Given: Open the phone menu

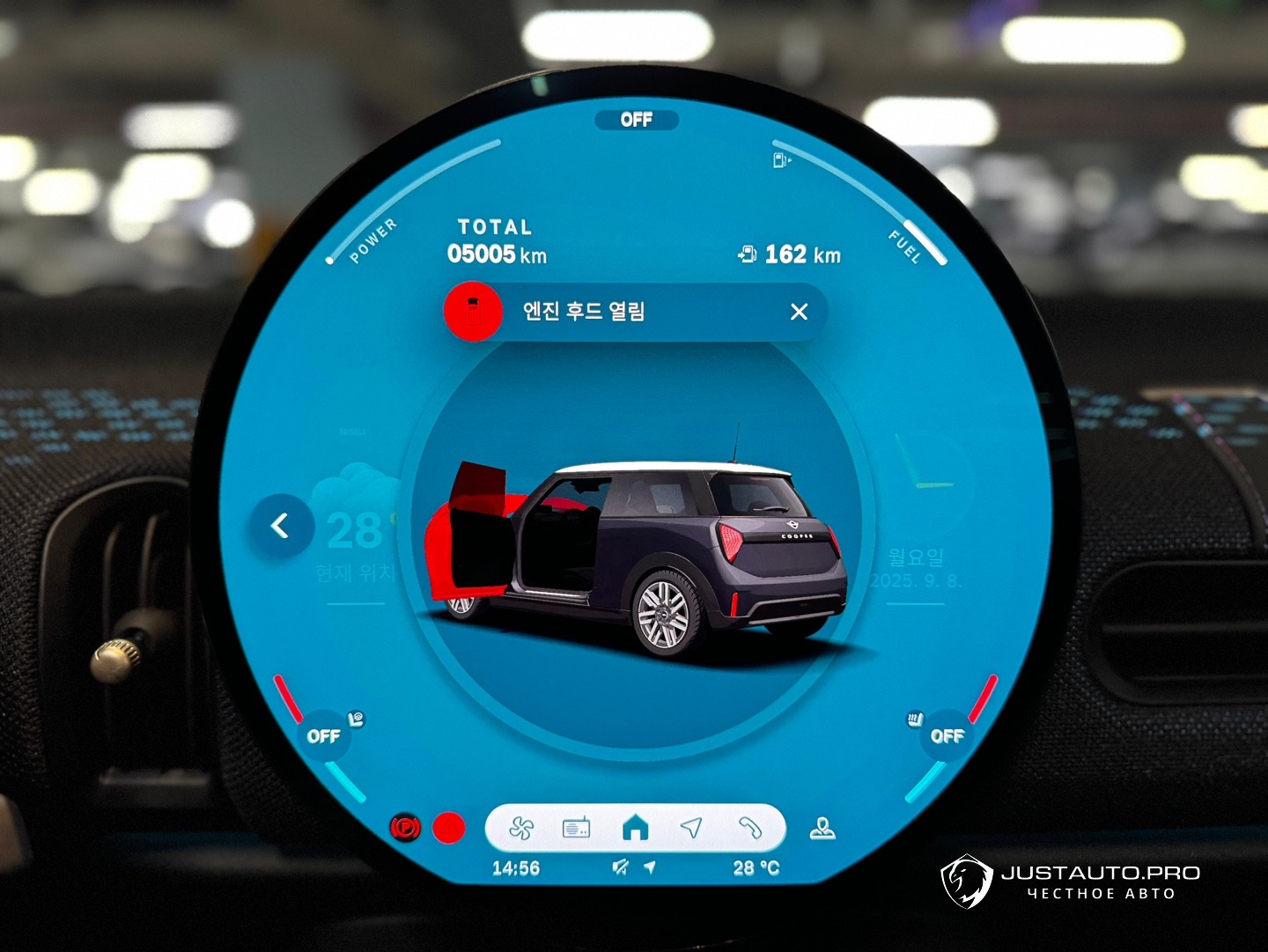Looking at the screenshot, I should point(749,828).
